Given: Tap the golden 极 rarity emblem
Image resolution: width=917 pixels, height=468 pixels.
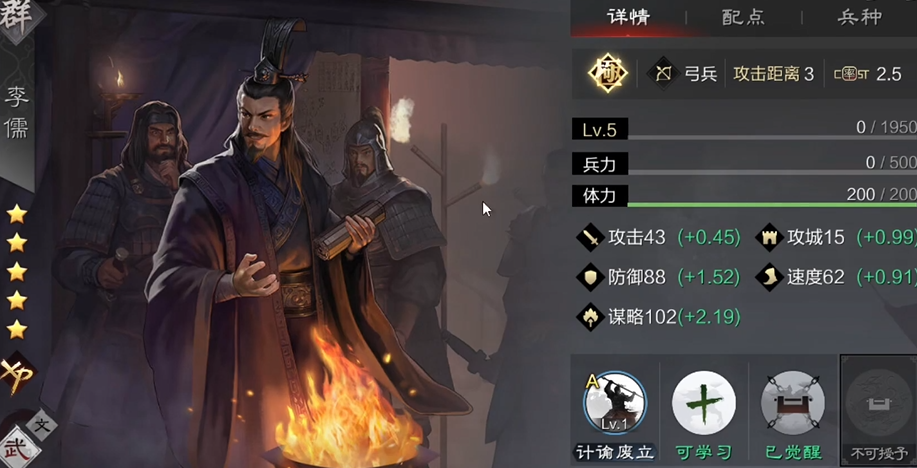Looking at the screenshot, I should 607,74.
